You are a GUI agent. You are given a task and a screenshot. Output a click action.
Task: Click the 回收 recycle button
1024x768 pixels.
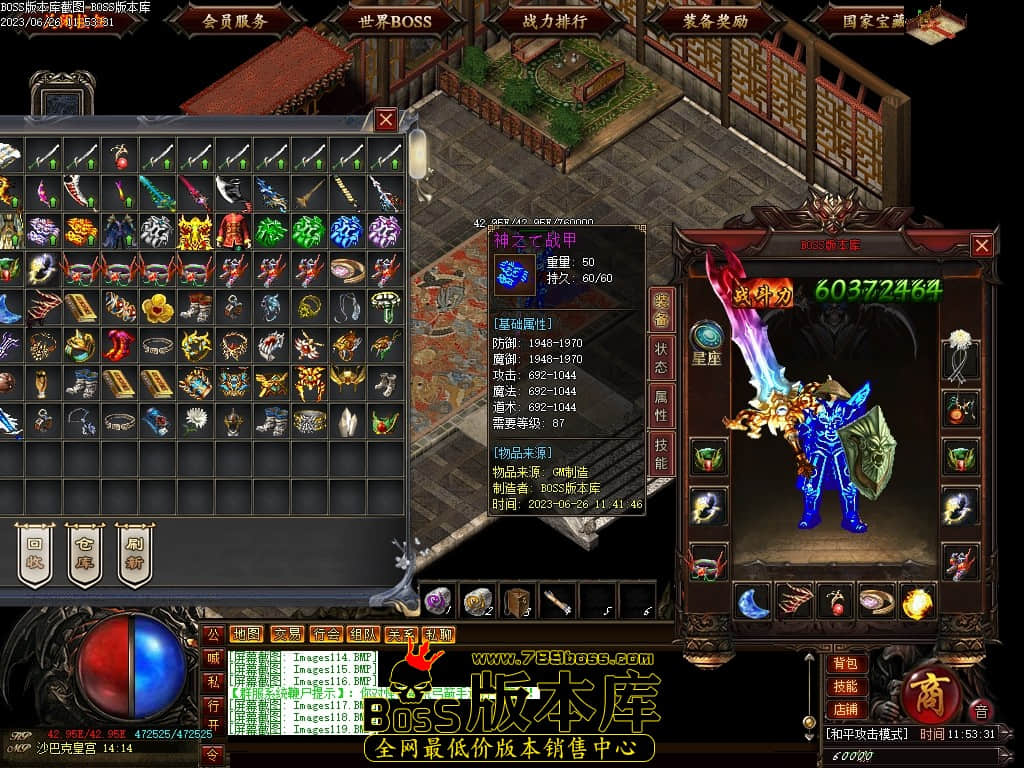pyautogui.click(x=35, y=554)
